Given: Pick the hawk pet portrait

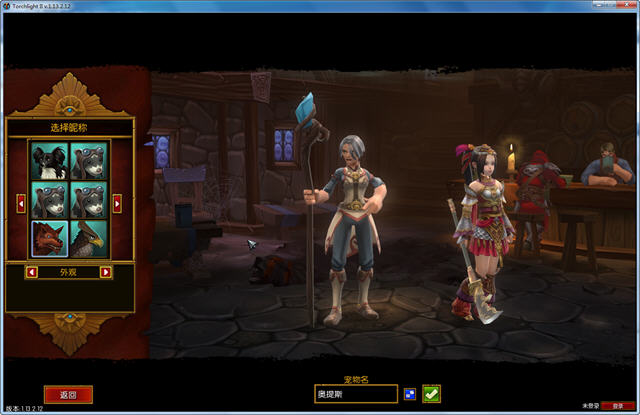Looking at the screenshot, I should pyautogui.click(x=89, y=239).
